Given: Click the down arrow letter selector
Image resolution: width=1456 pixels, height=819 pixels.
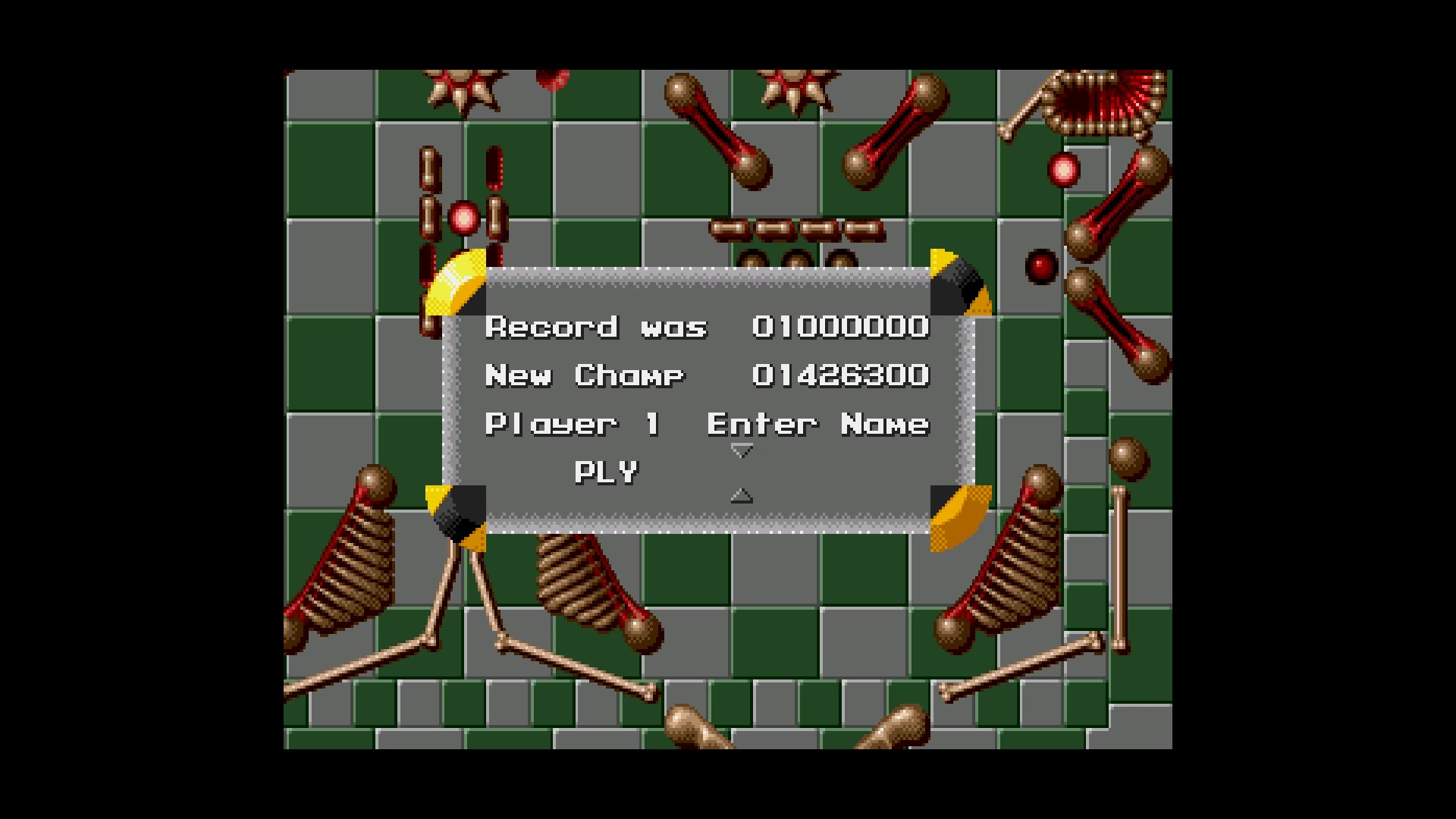Looking at the screenshot, I should coord(741,451).
